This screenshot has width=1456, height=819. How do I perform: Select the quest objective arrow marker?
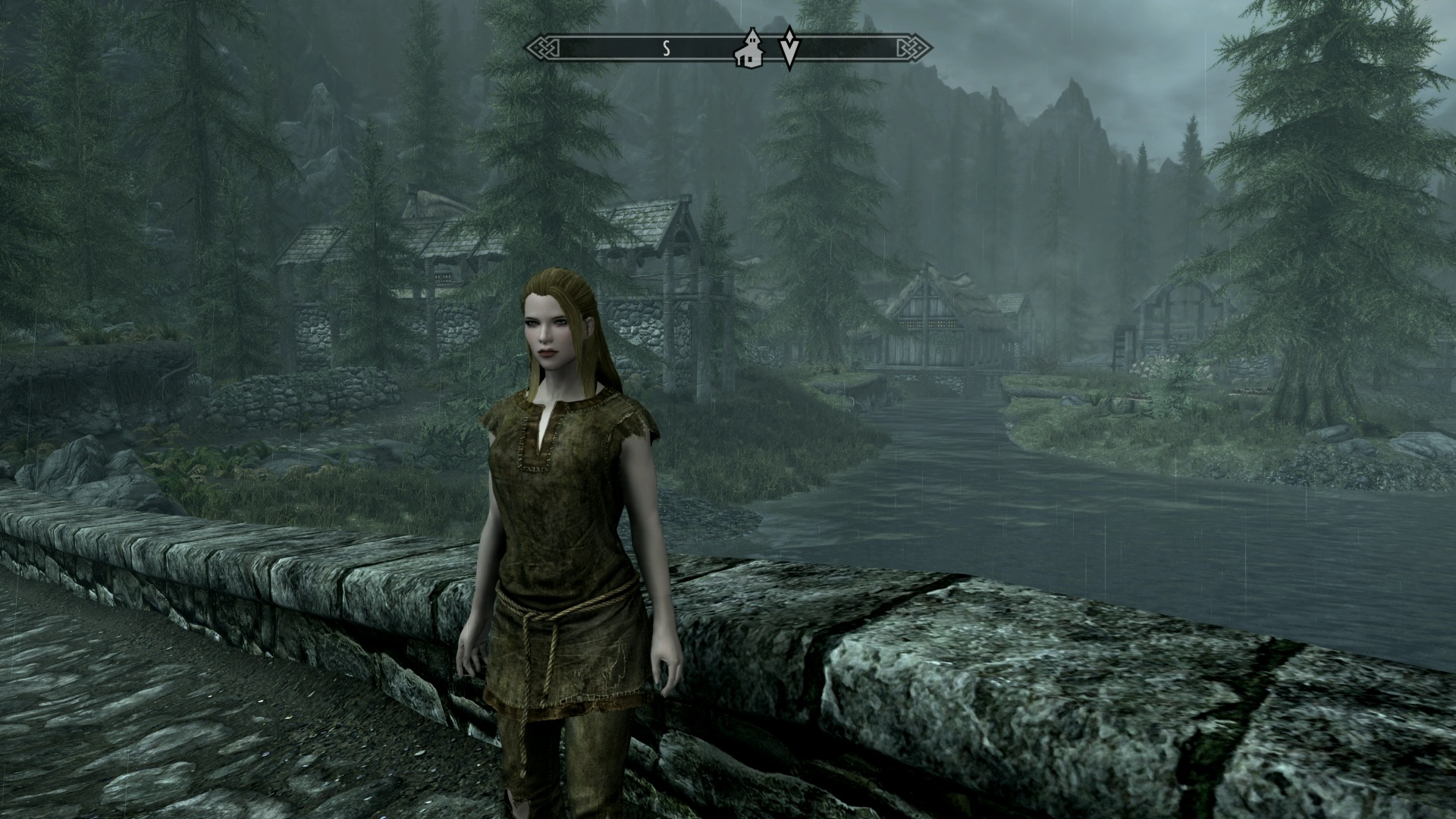(x=789, y=49)
